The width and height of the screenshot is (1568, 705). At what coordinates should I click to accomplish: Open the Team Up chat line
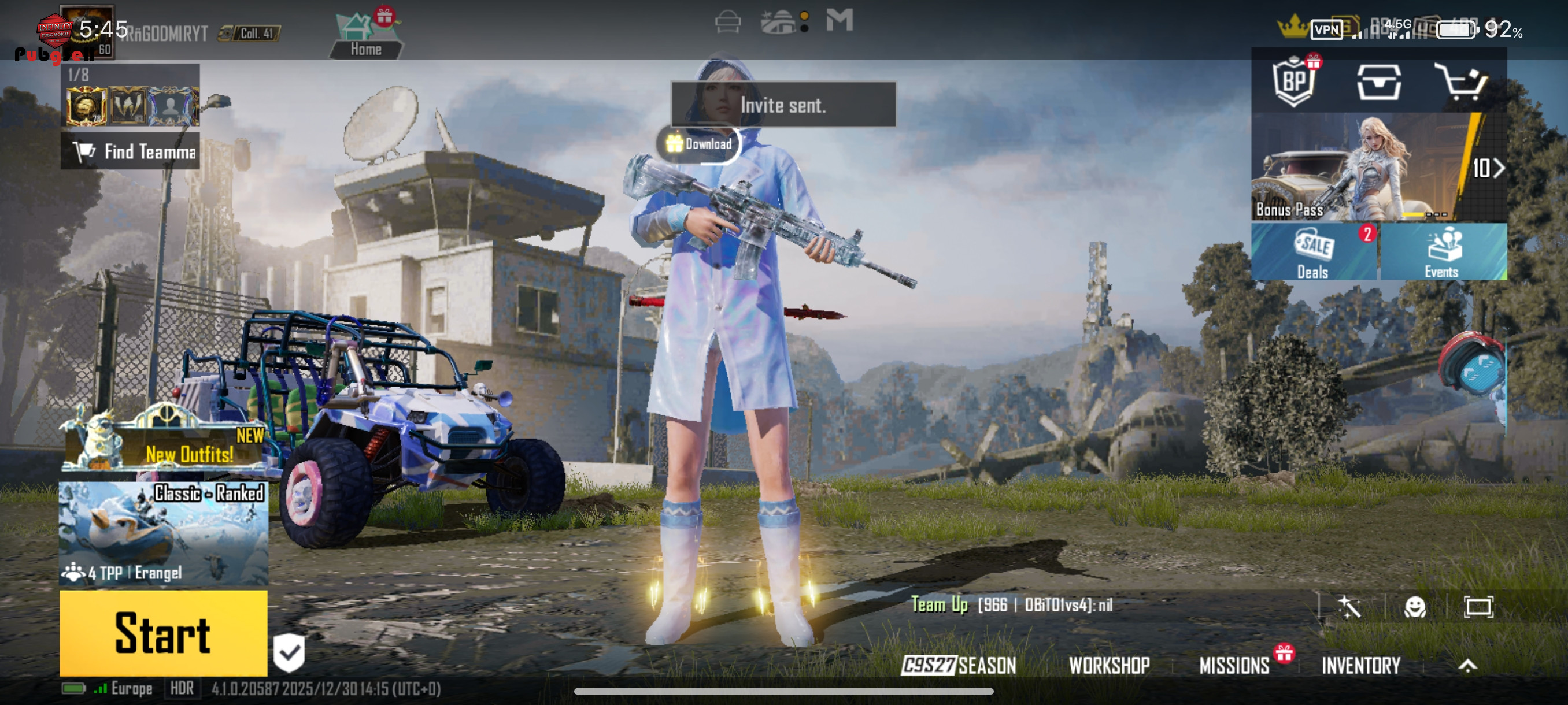[1012, 604]
